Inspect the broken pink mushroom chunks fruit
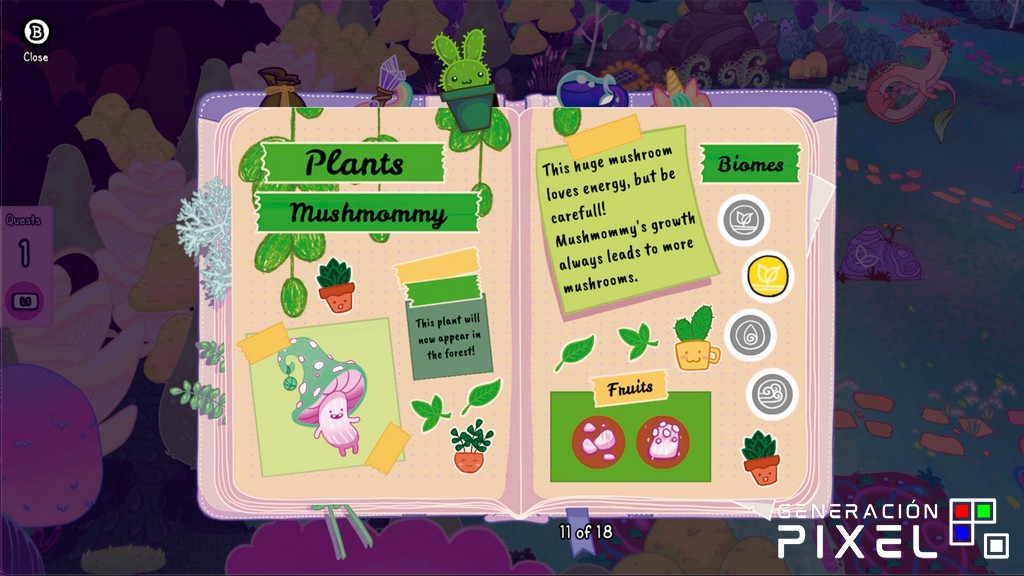This screenshot has width=1024, height=576. (598, 441)
